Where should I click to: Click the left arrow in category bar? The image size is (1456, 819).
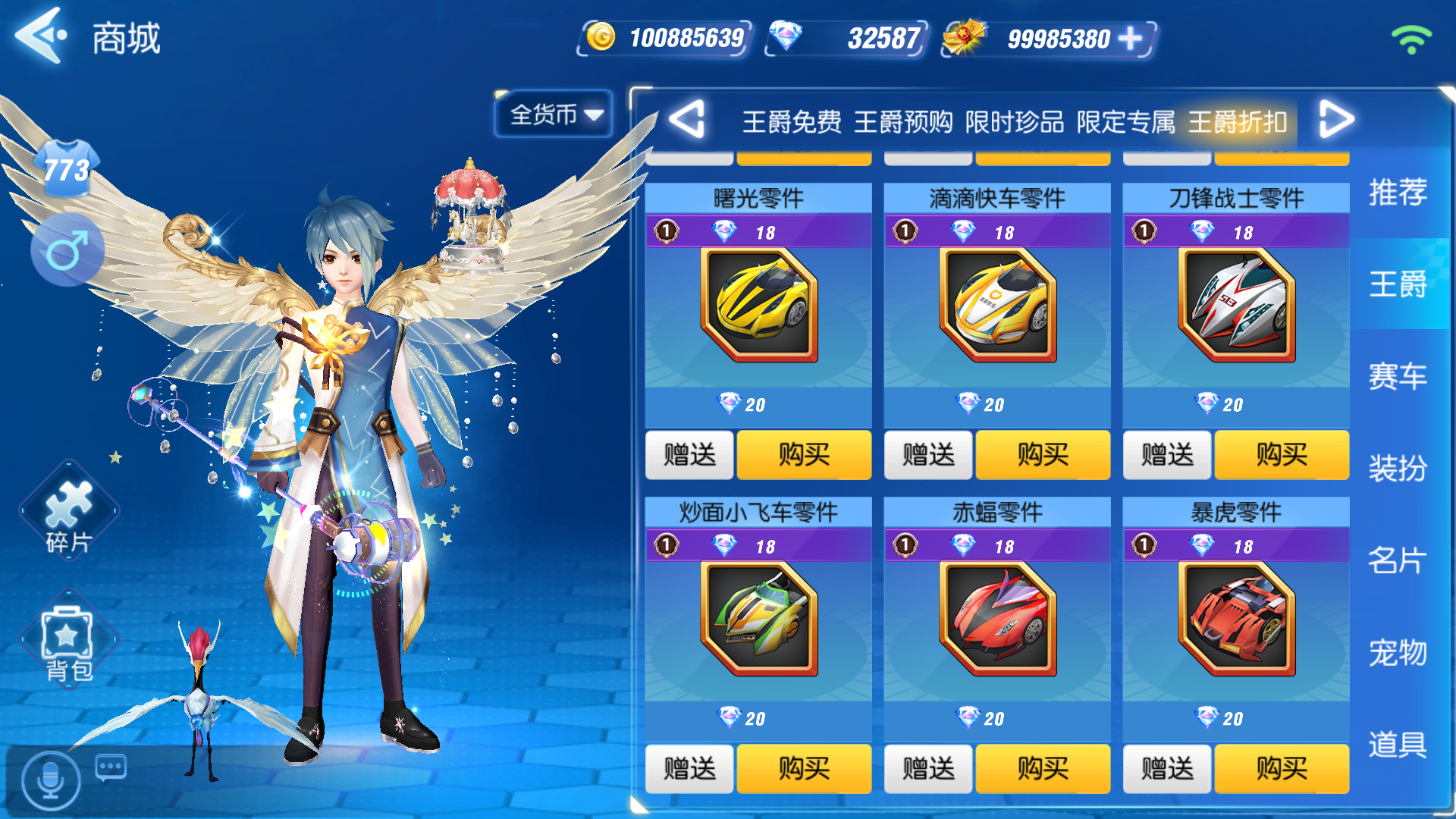[689, 120]
